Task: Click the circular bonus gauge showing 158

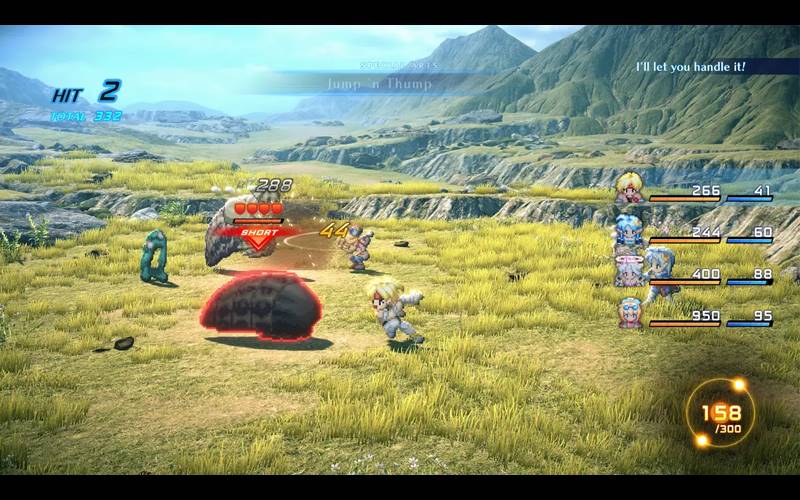Action: pyautogui.click(x=720, y=412)
